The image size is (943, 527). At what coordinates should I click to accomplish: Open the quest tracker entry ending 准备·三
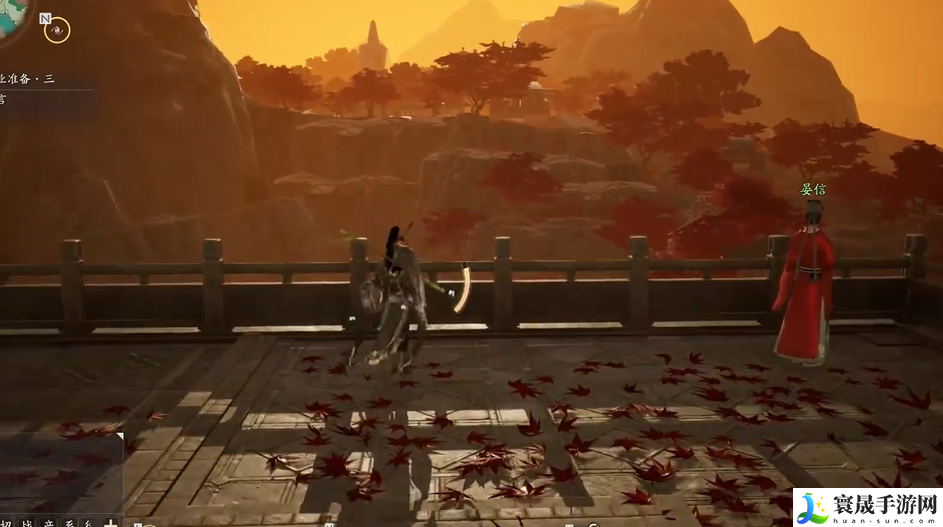pyautogui.click(x=30, y=77)
